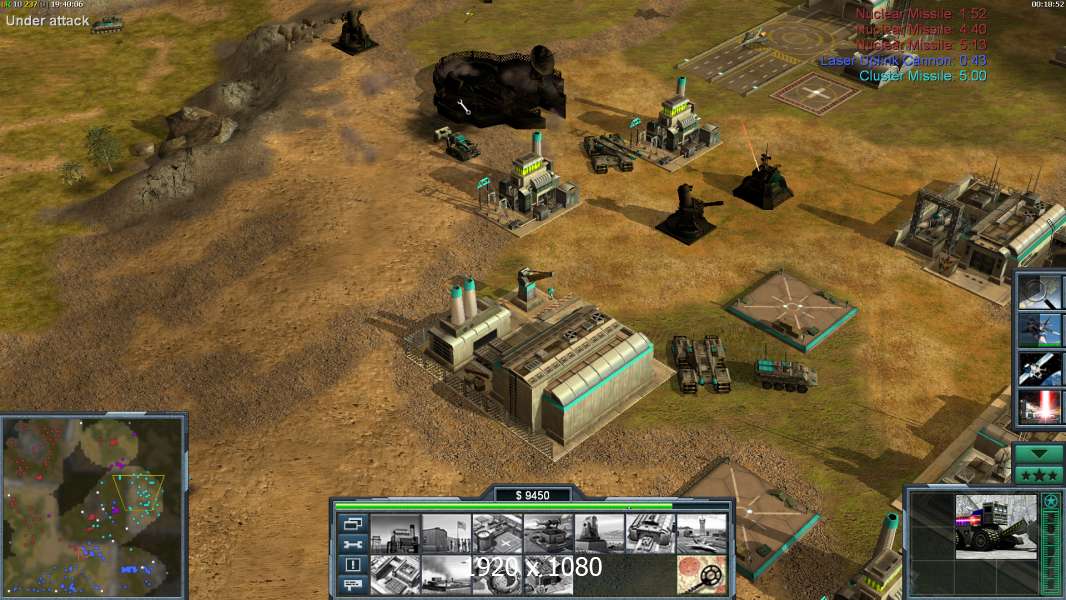Activate the orbital satellite power

coord(1038,368)
